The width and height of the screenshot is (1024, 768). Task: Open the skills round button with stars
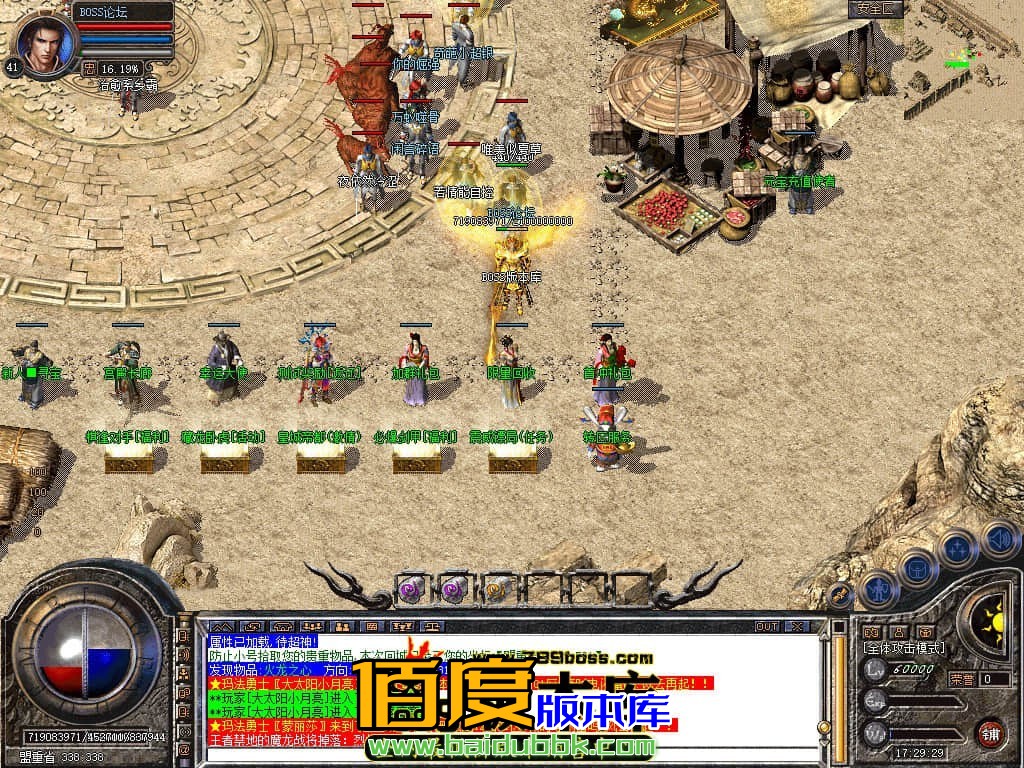click(x=957, y=549)
